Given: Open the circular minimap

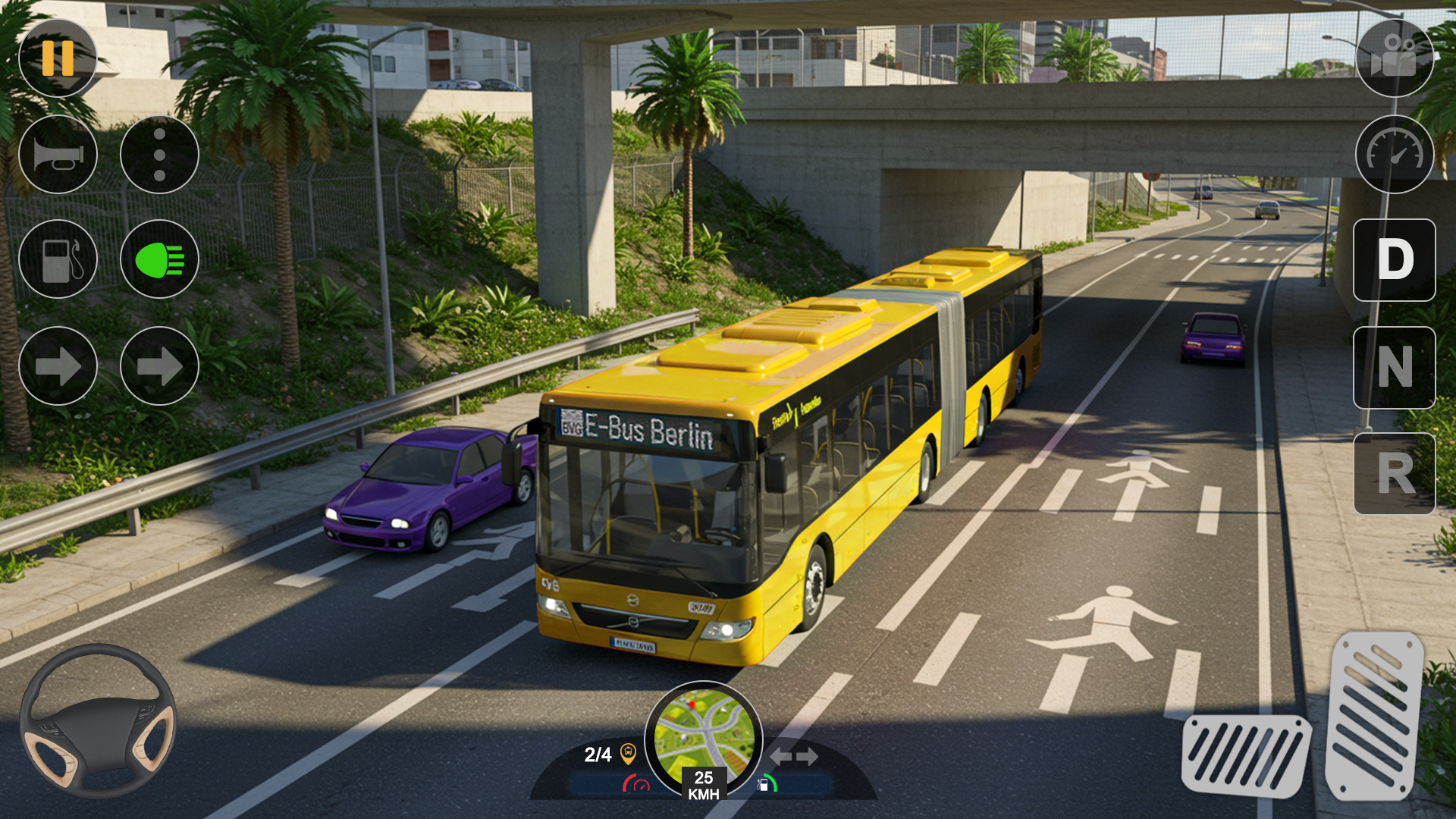Looking at the screenshot, I should tap(704, 736).
